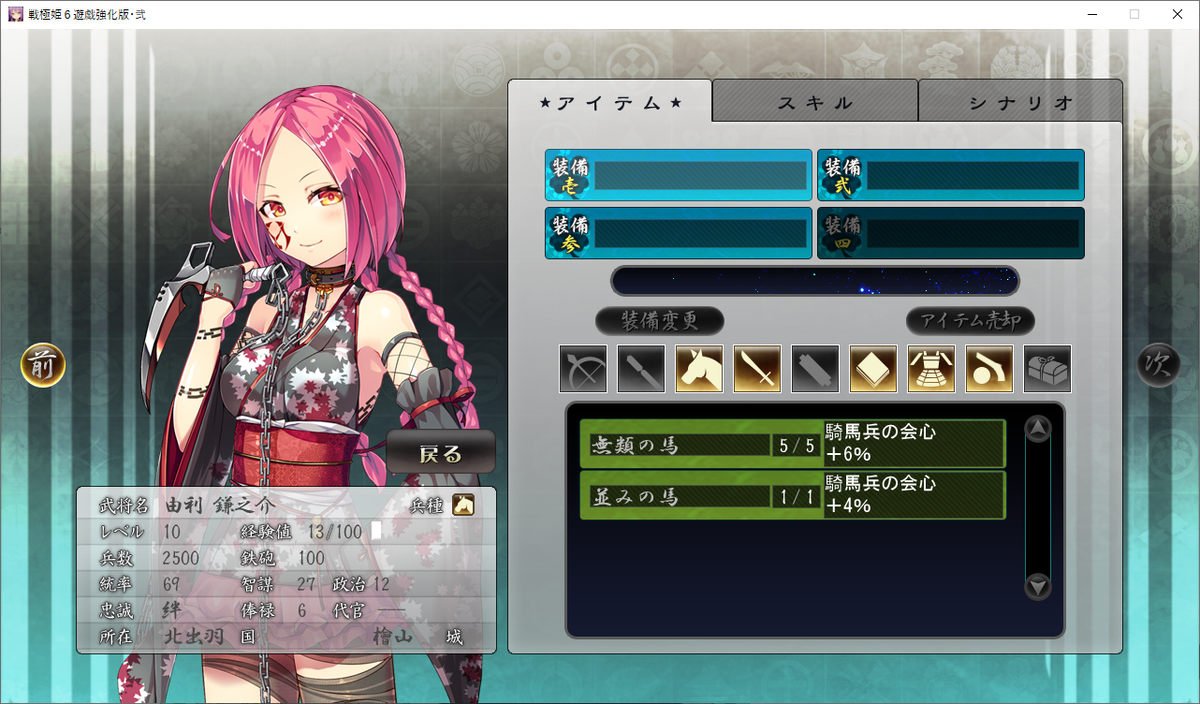
Task: Select equipment slot 四
Action: (x=950, y=233)
